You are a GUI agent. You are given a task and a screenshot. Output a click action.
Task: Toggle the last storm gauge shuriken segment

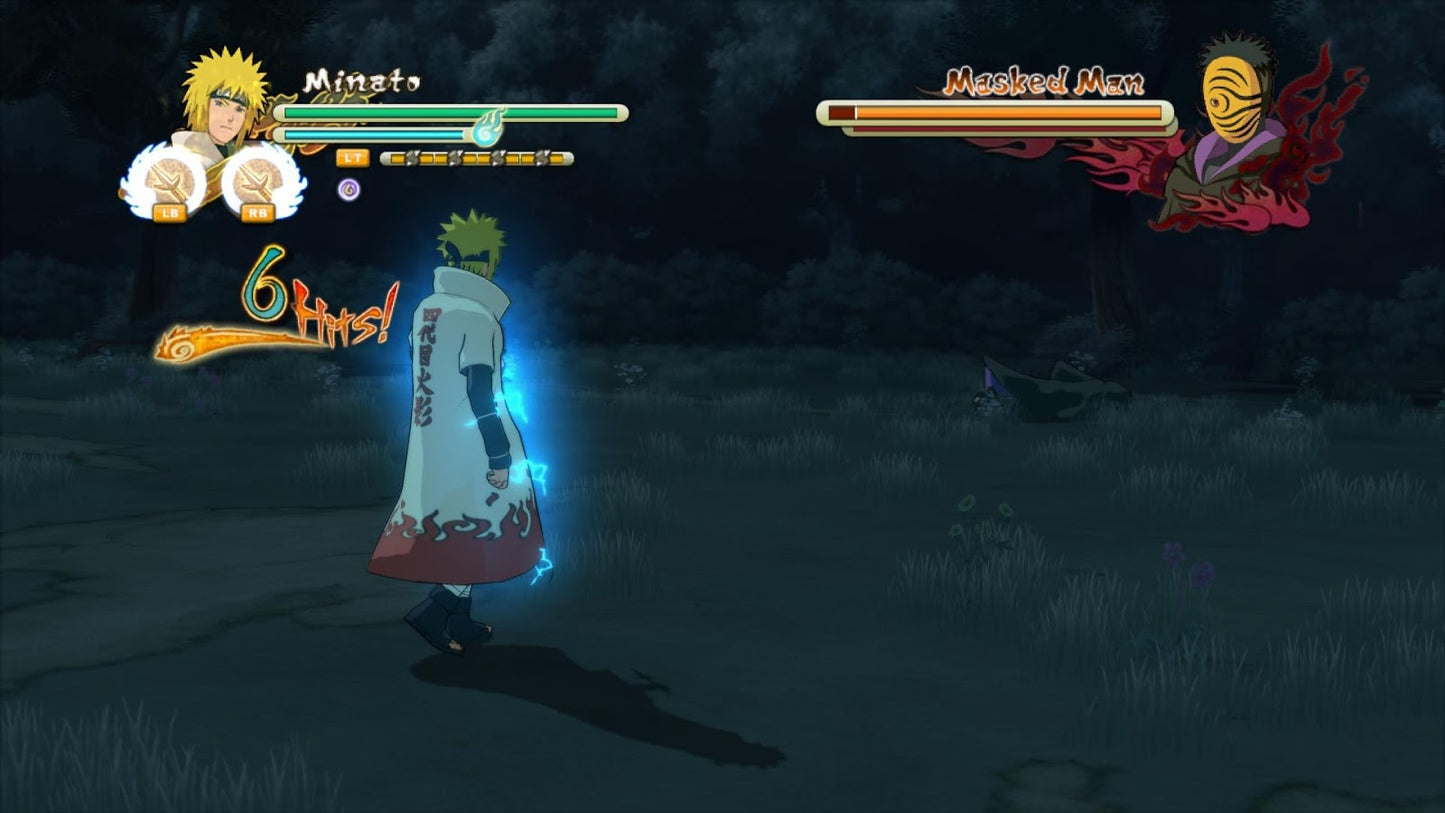[x=556, y=158]
